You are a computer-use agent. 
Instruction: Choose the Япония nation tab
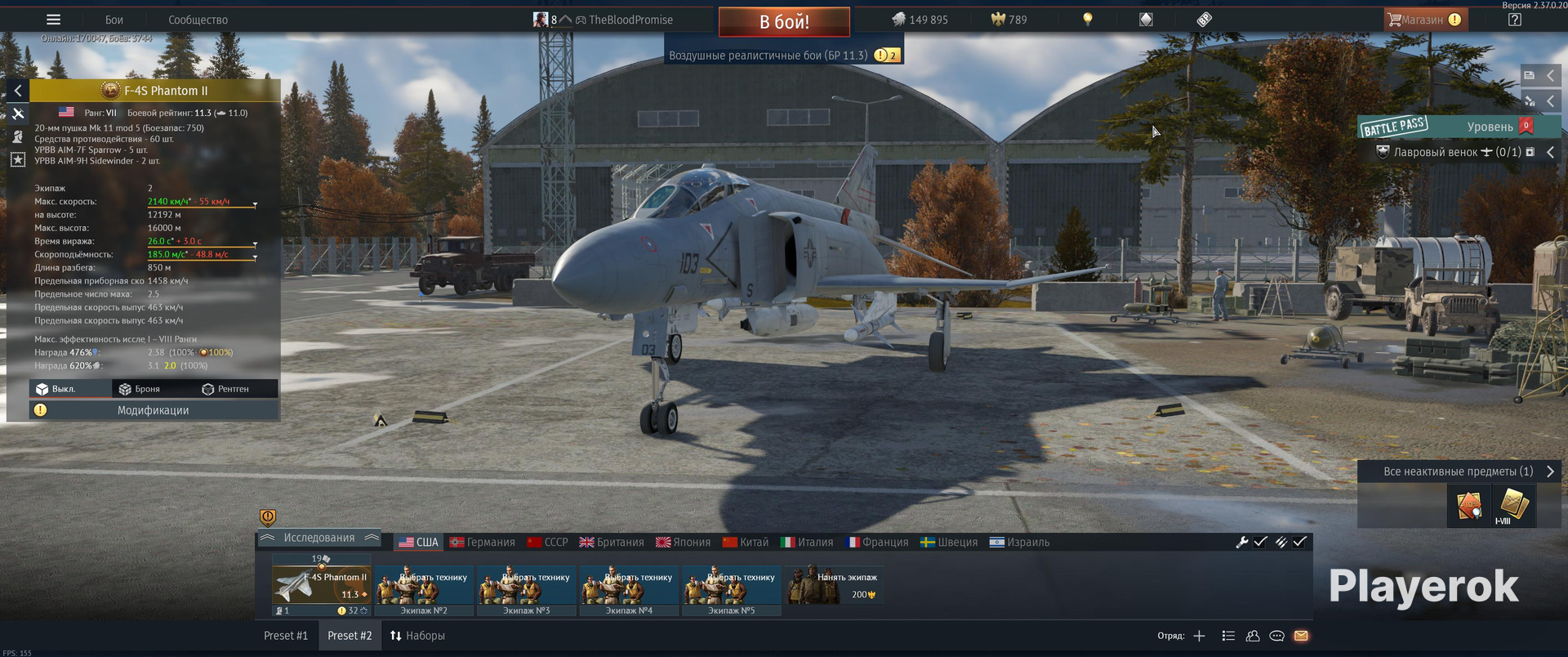pyautogui.click(x=684, y=542)
